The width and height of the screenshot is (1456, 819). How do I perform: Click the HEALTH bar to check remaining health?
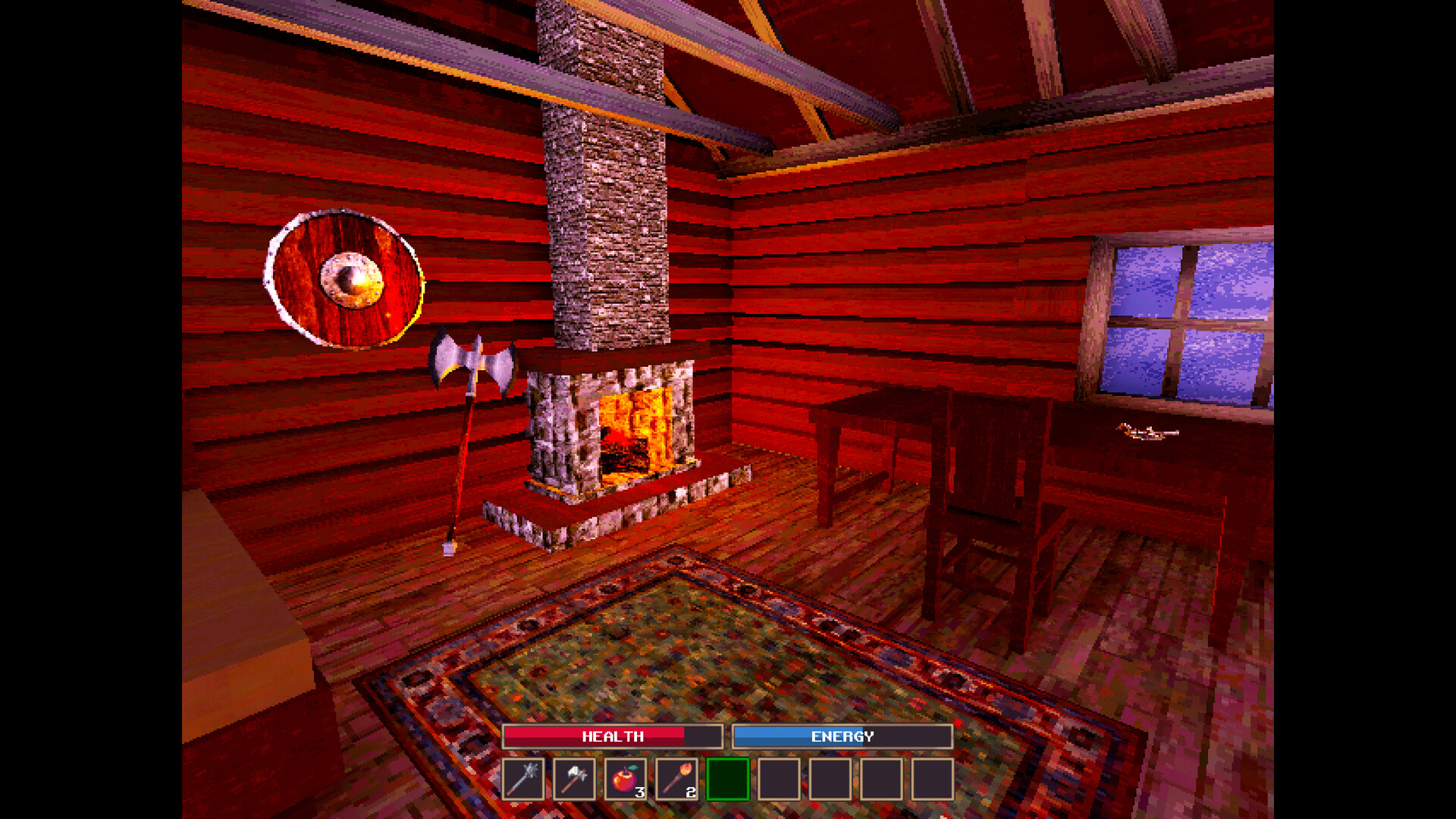612,736
